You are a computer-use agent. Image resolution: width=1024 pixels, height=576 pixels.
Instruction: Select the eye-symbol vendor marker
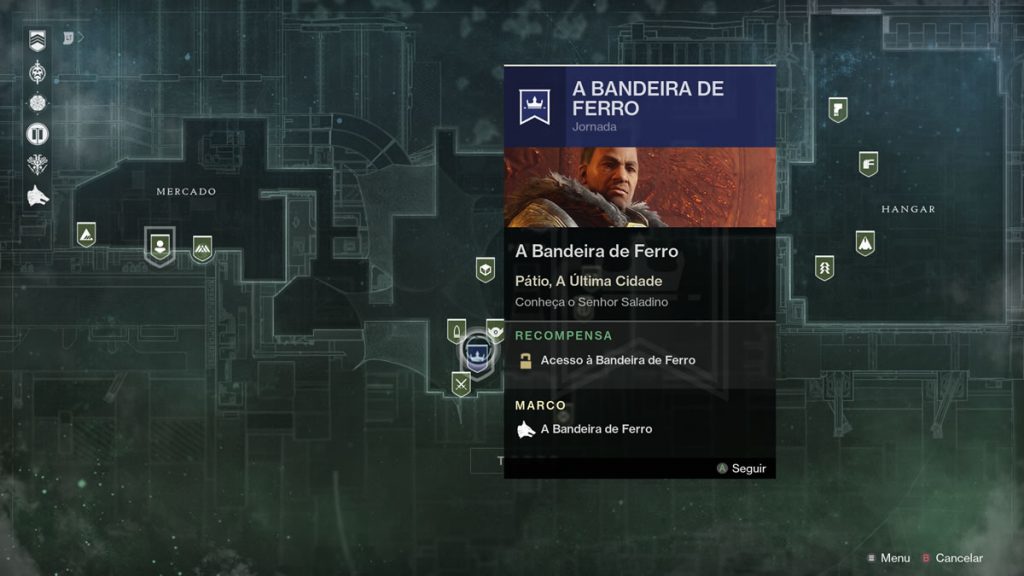495,330
